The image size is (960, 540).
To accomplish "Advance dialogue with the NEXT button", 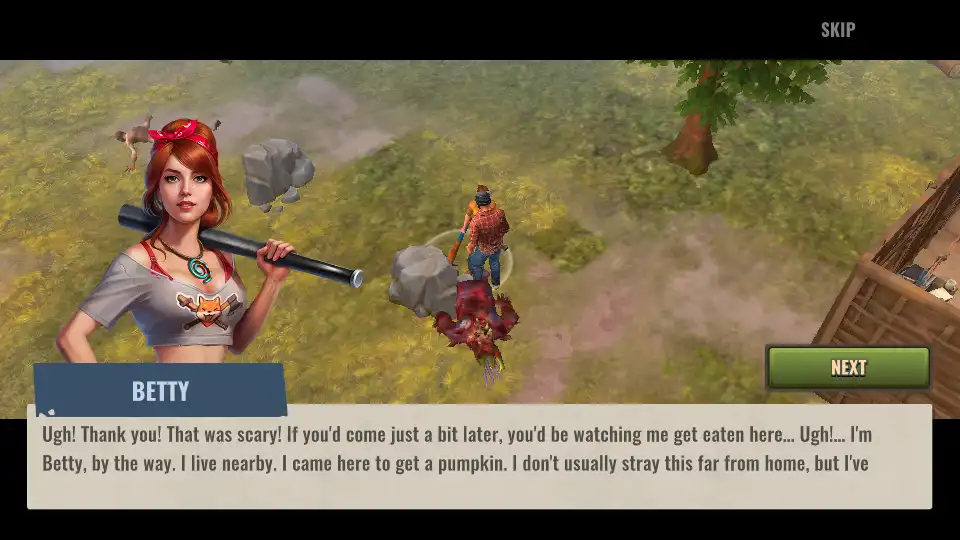I will (x=848, y=367).
